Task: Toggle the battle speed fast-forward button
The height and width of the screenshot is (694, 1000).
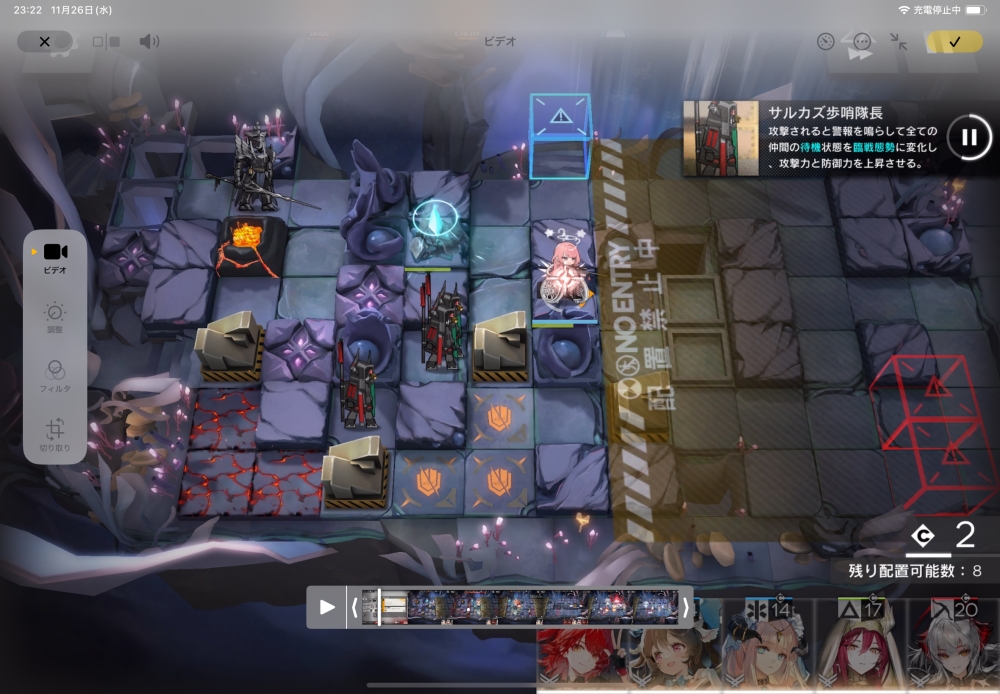Action: tap(860, 56)
